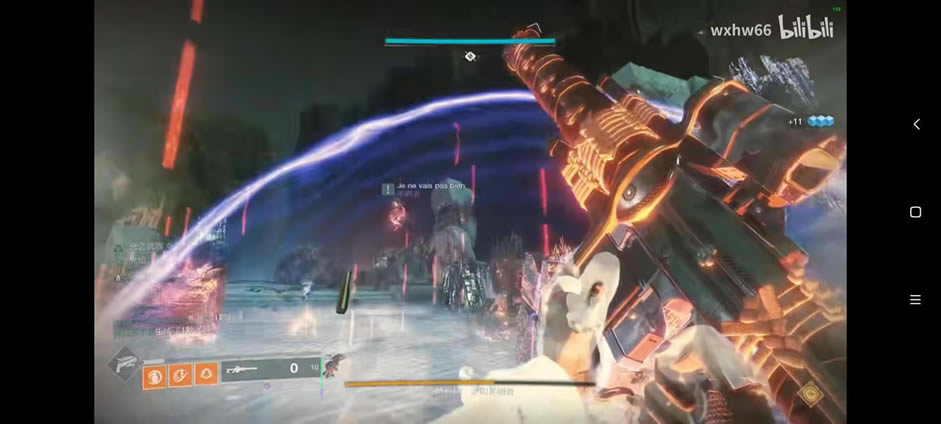
Task: Tap the Android back arrow
Action: click(x=916, y=124)
